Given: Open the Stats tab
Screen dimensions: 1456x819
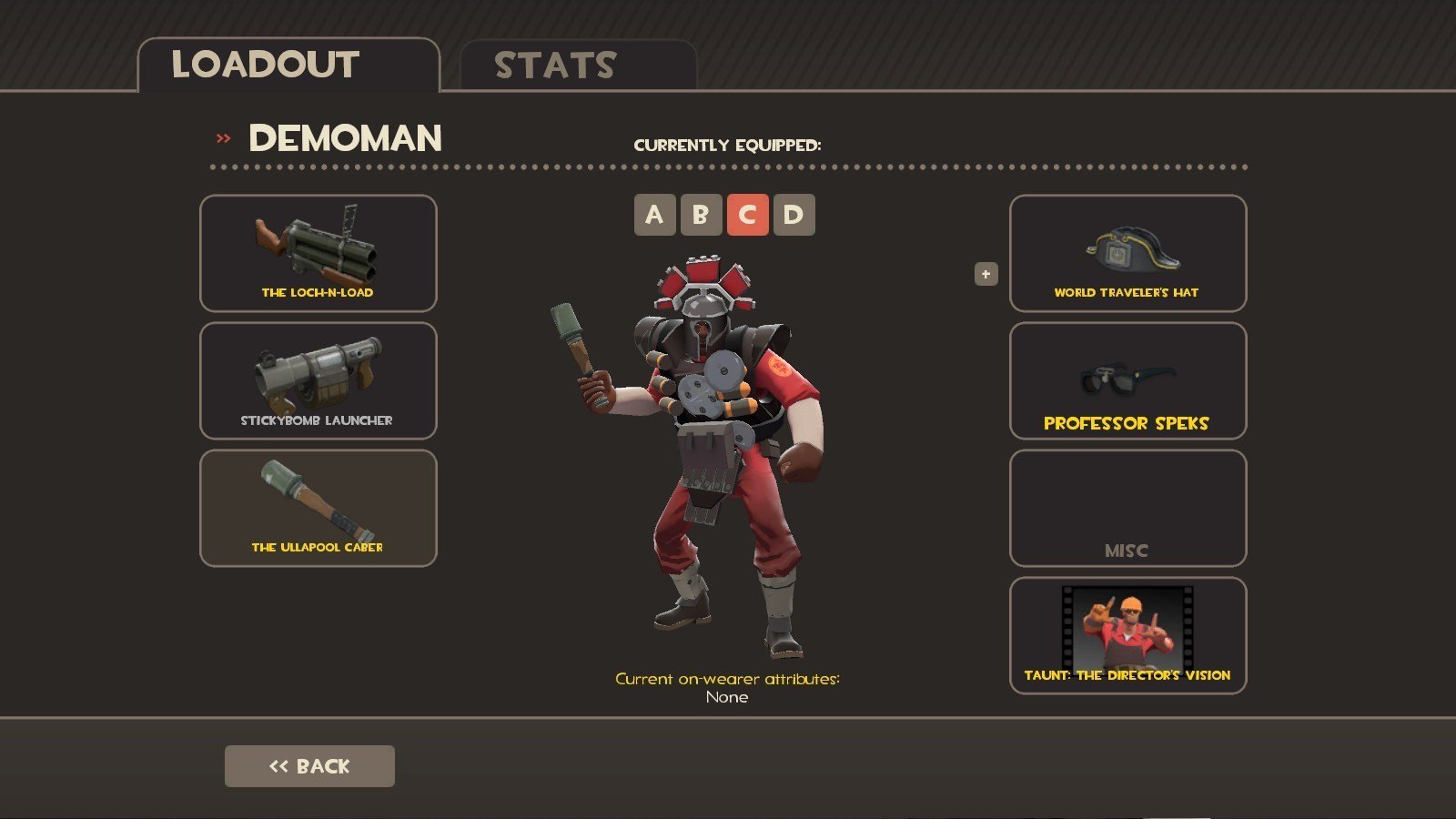Looking at the screenshot, I should (578, 66).
